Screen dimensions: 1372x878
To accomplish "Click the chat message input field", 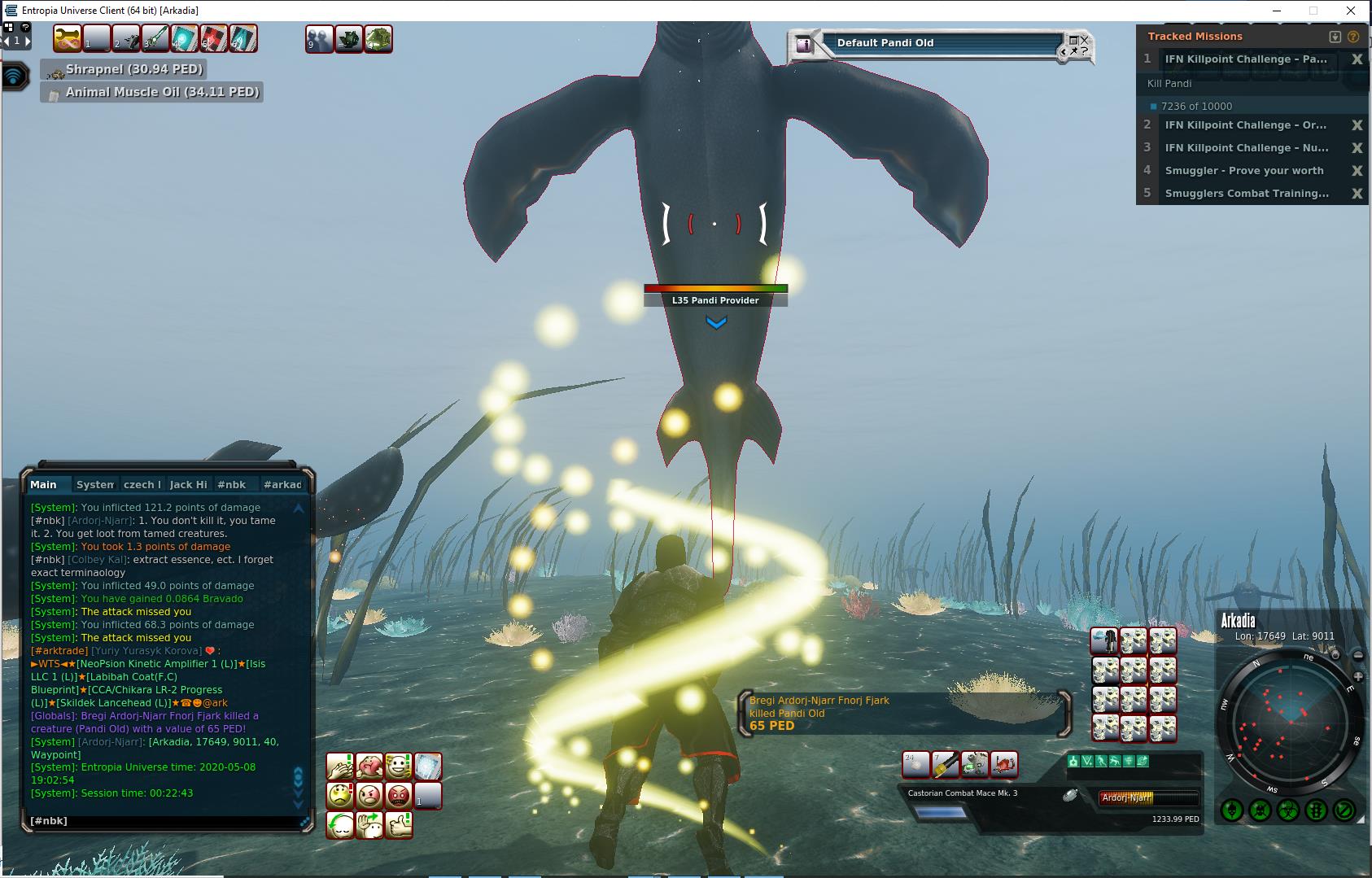I will tap(163, 821).
